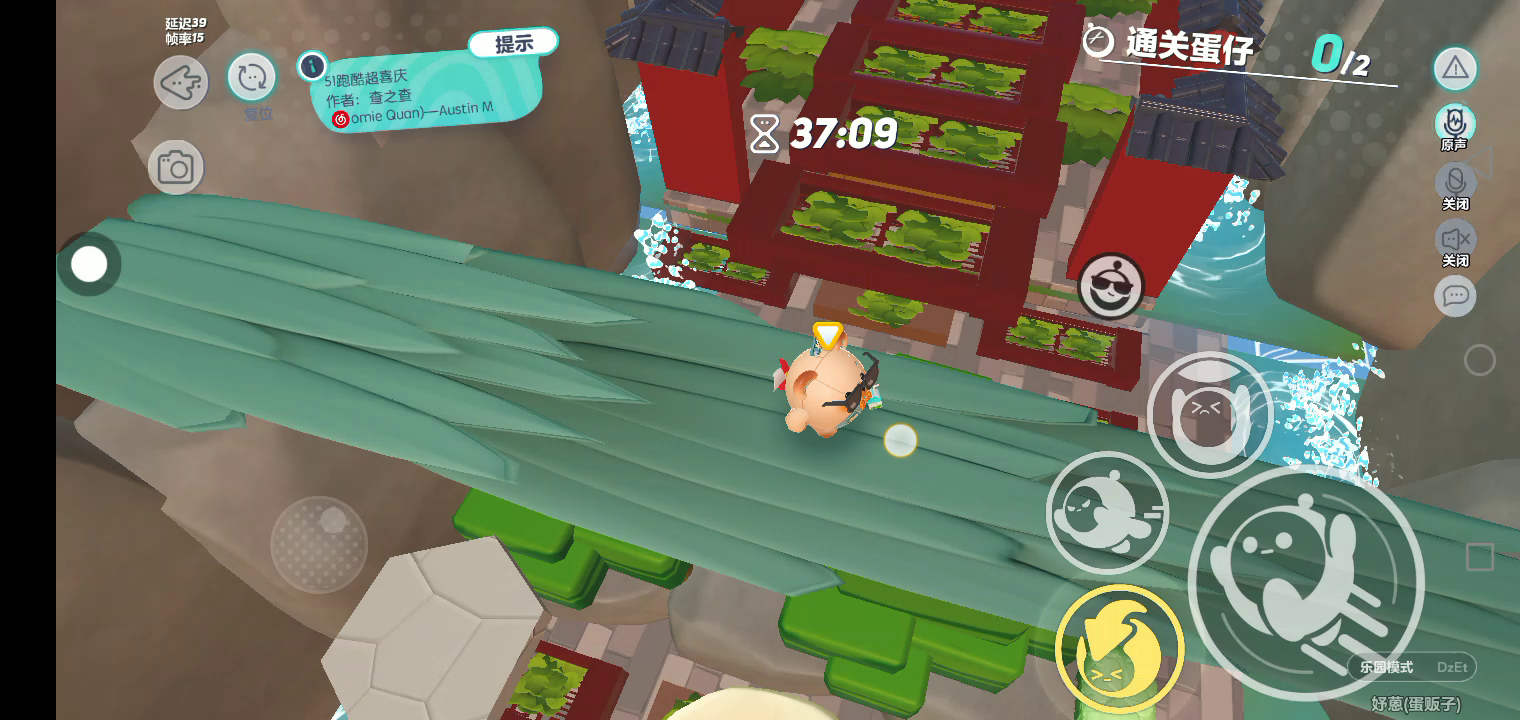Toggle the 原声 voice changer icon

point(1455,124)
